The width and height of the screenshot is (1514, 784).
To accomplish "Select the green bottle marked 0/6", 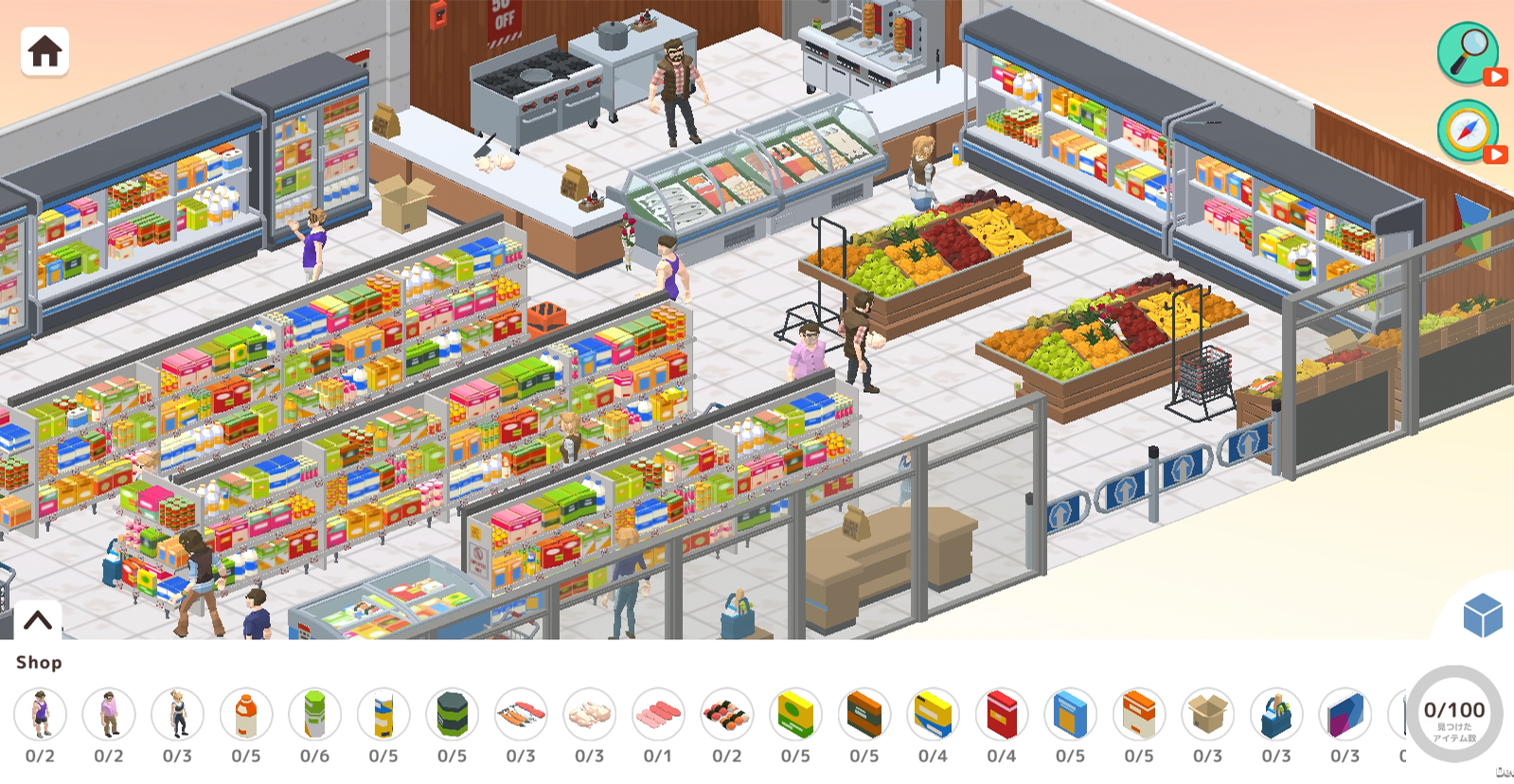I will [x=314, y=715].
